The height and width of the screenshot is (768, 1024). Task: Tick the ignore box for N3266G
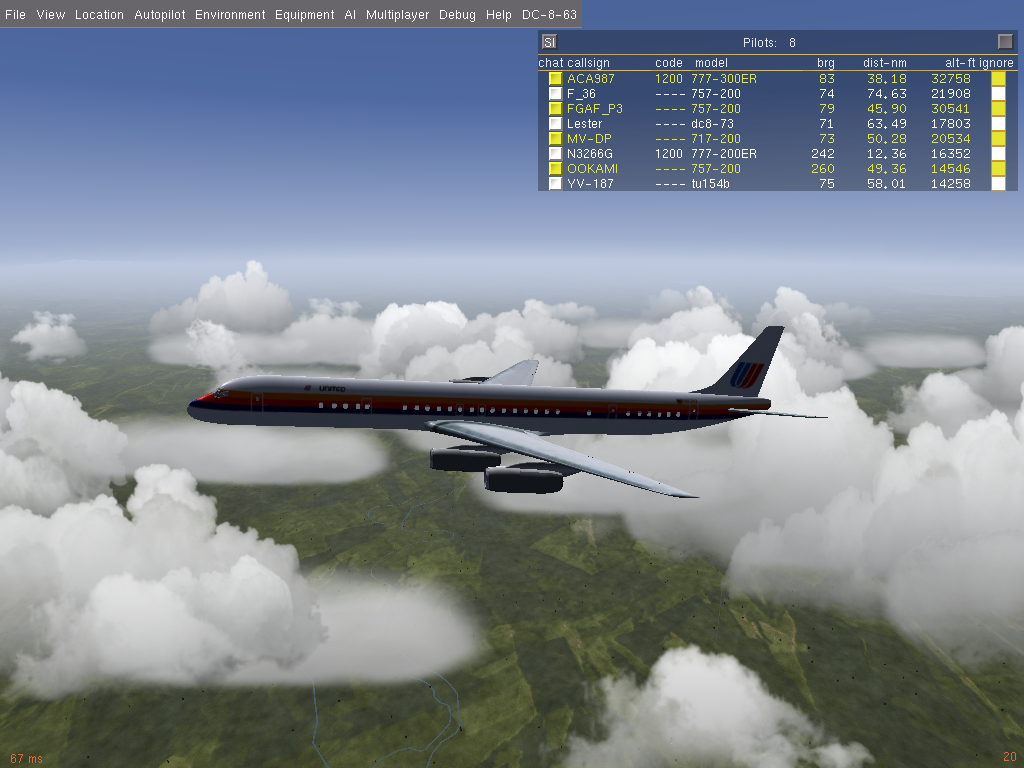pyautogui.click(x=998, y=154)
